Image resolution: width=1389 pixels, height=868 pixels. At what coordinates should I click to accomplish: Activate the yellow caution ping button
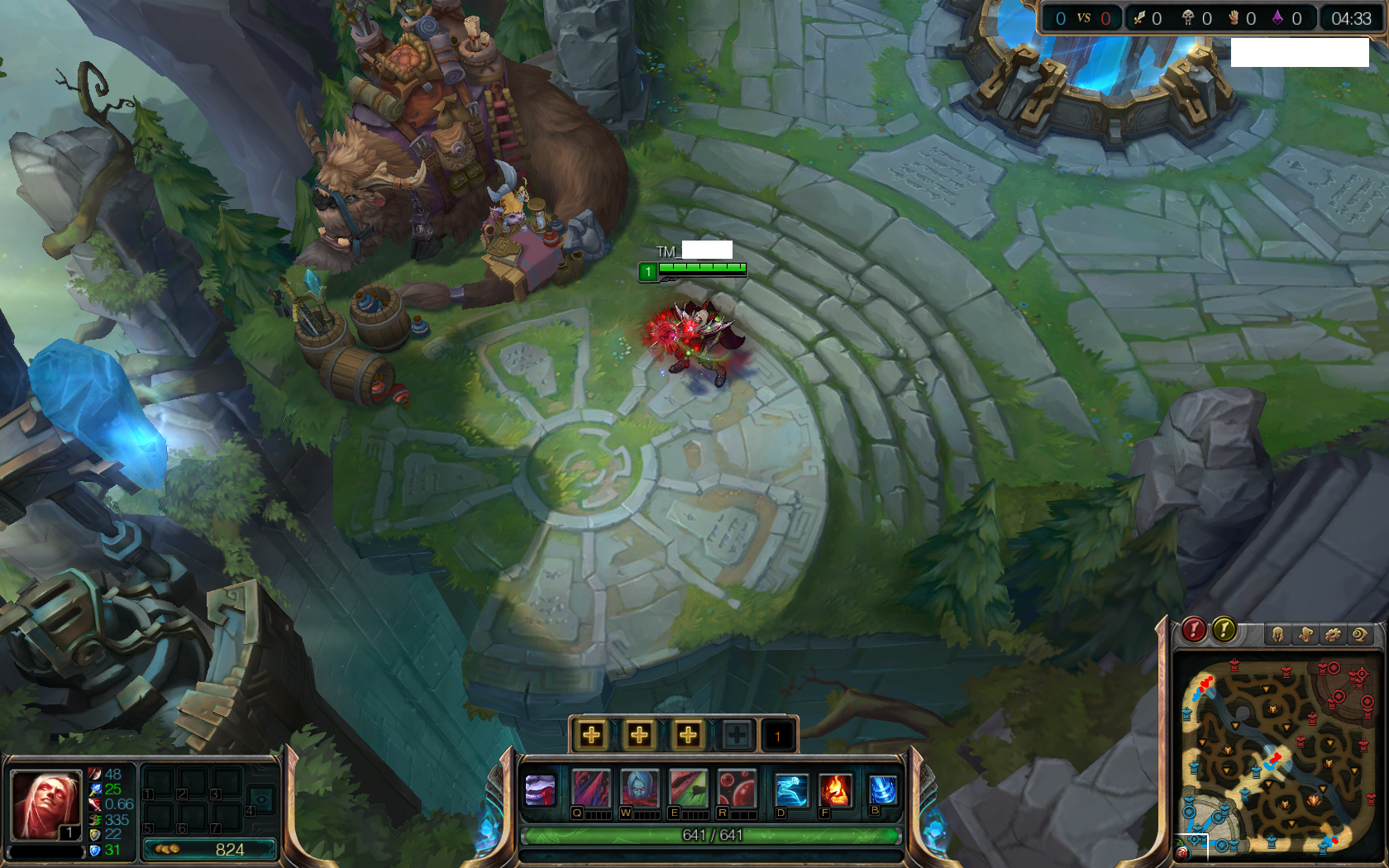1224,631
